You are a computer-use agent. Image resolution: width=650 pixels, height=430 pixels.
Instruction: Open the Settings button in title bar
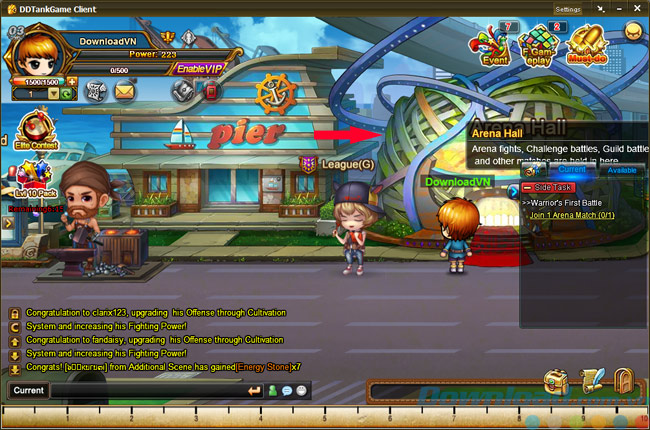click(569, 8)
